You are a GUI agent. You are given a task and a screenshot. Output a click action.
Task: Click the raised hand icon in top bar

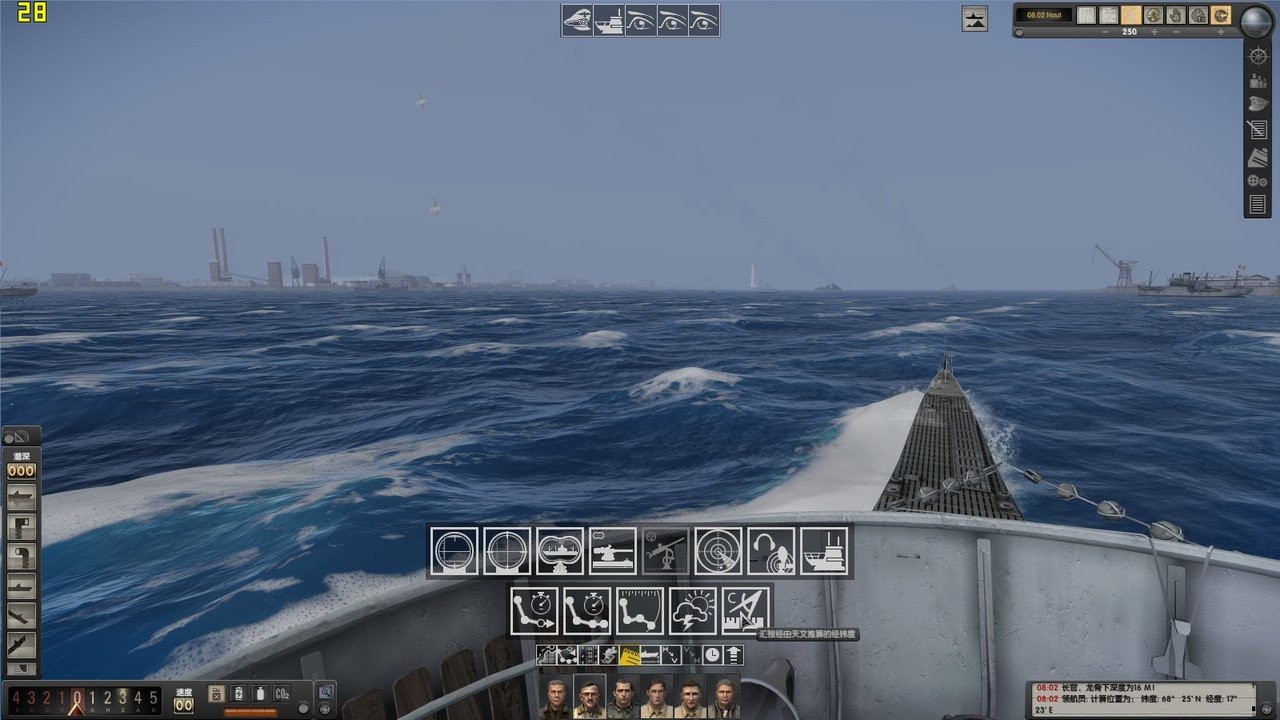coord(1176,15)
